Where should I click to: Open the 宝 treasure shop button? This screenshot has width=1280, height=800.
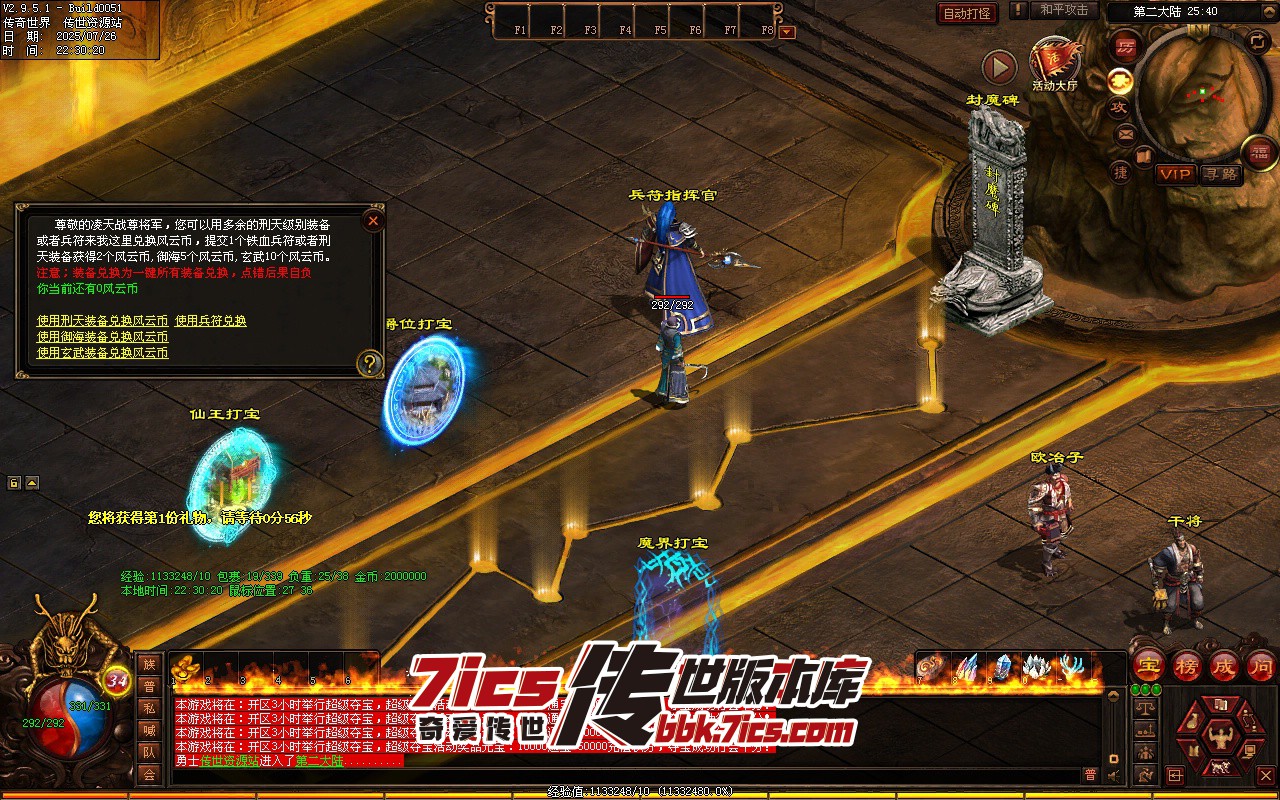pos(1149,665)
